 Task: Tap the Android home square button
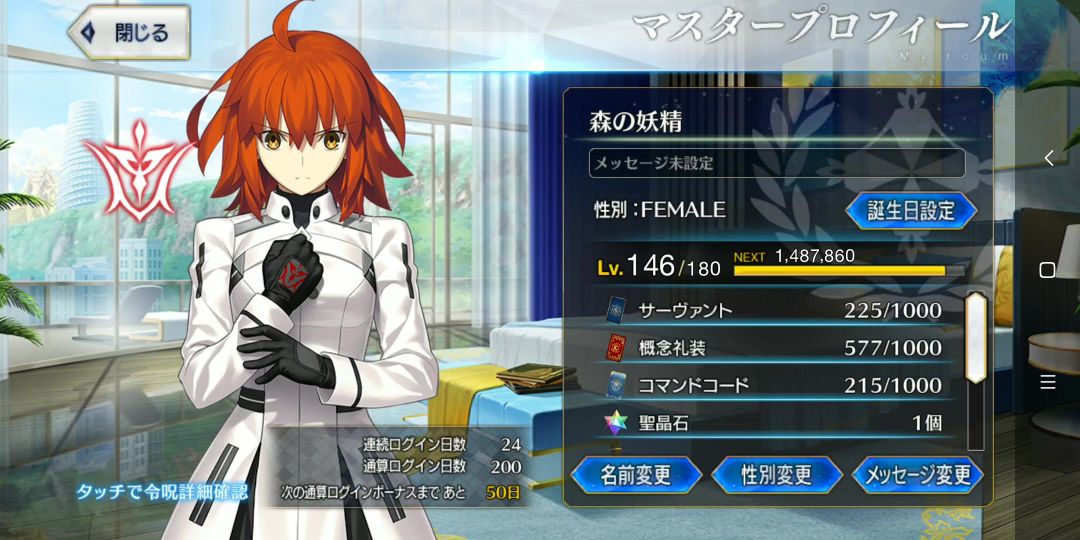click(x=1048, y=270)
